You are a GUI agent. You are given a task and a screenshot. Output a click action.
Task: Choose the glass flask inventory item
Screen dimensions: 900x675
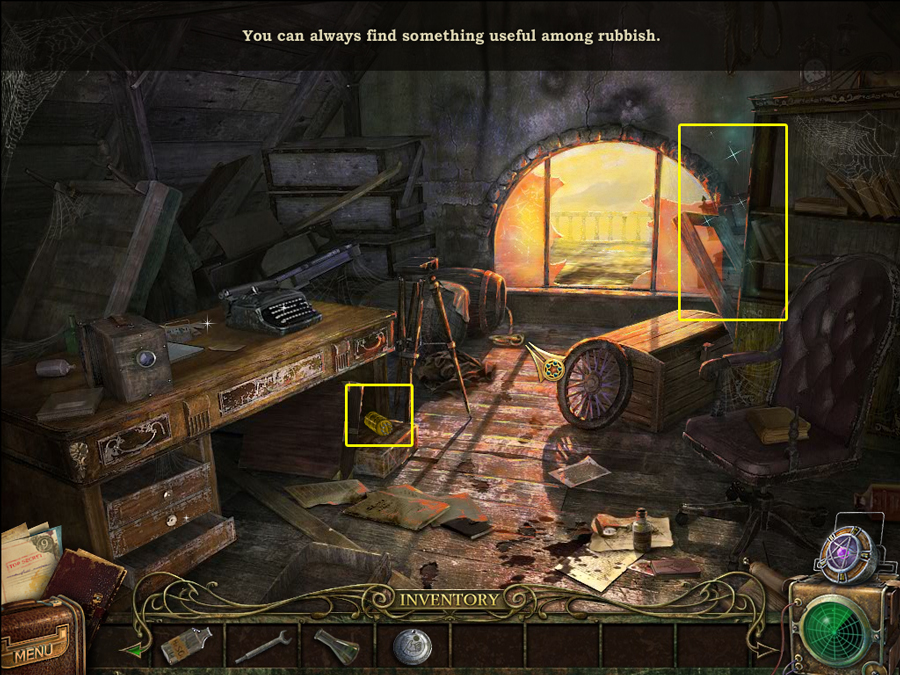[x=335, y=646]
